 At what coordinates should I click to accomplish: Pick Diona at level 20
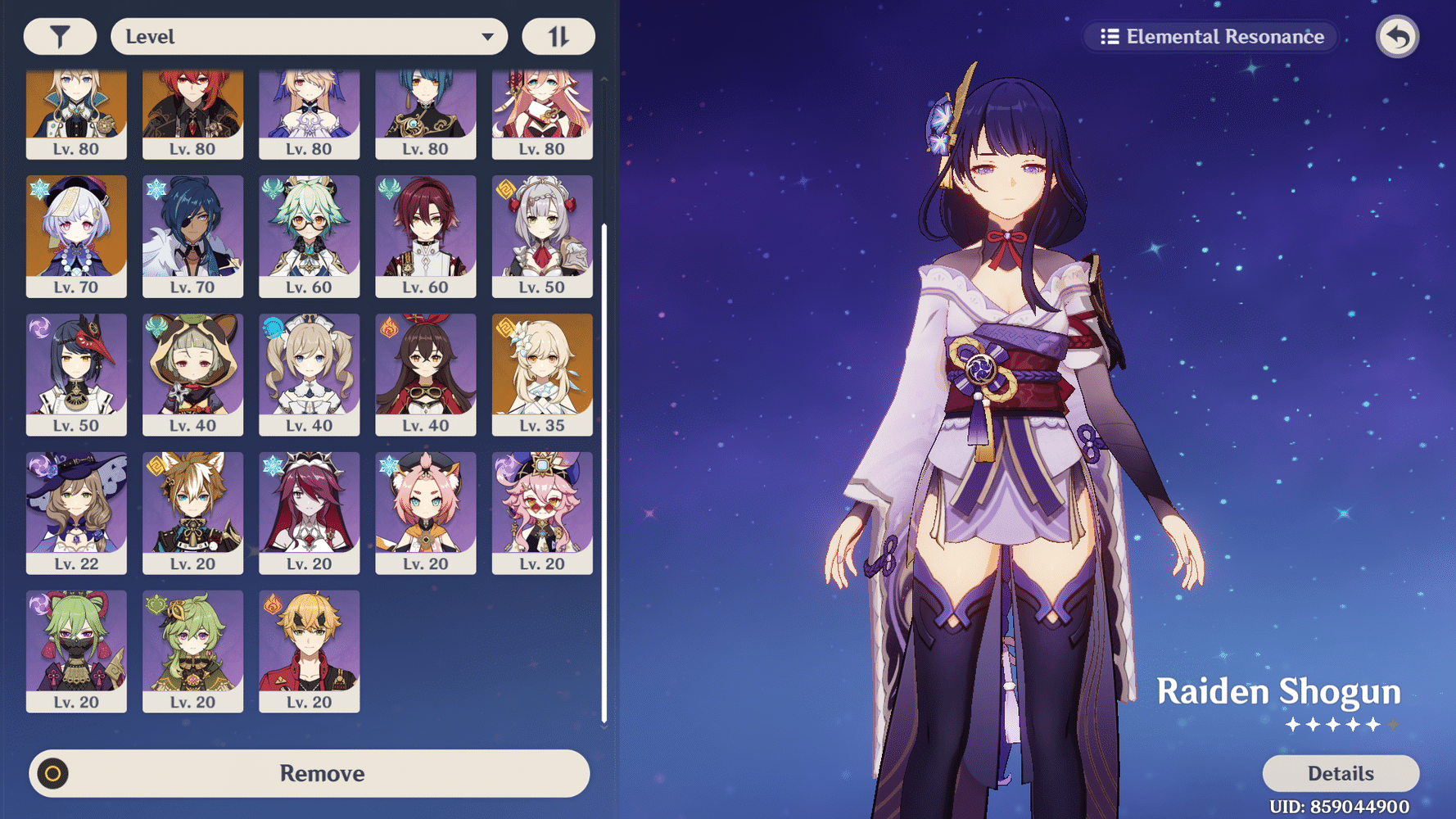pyautogui.click(x=425, y=513)
